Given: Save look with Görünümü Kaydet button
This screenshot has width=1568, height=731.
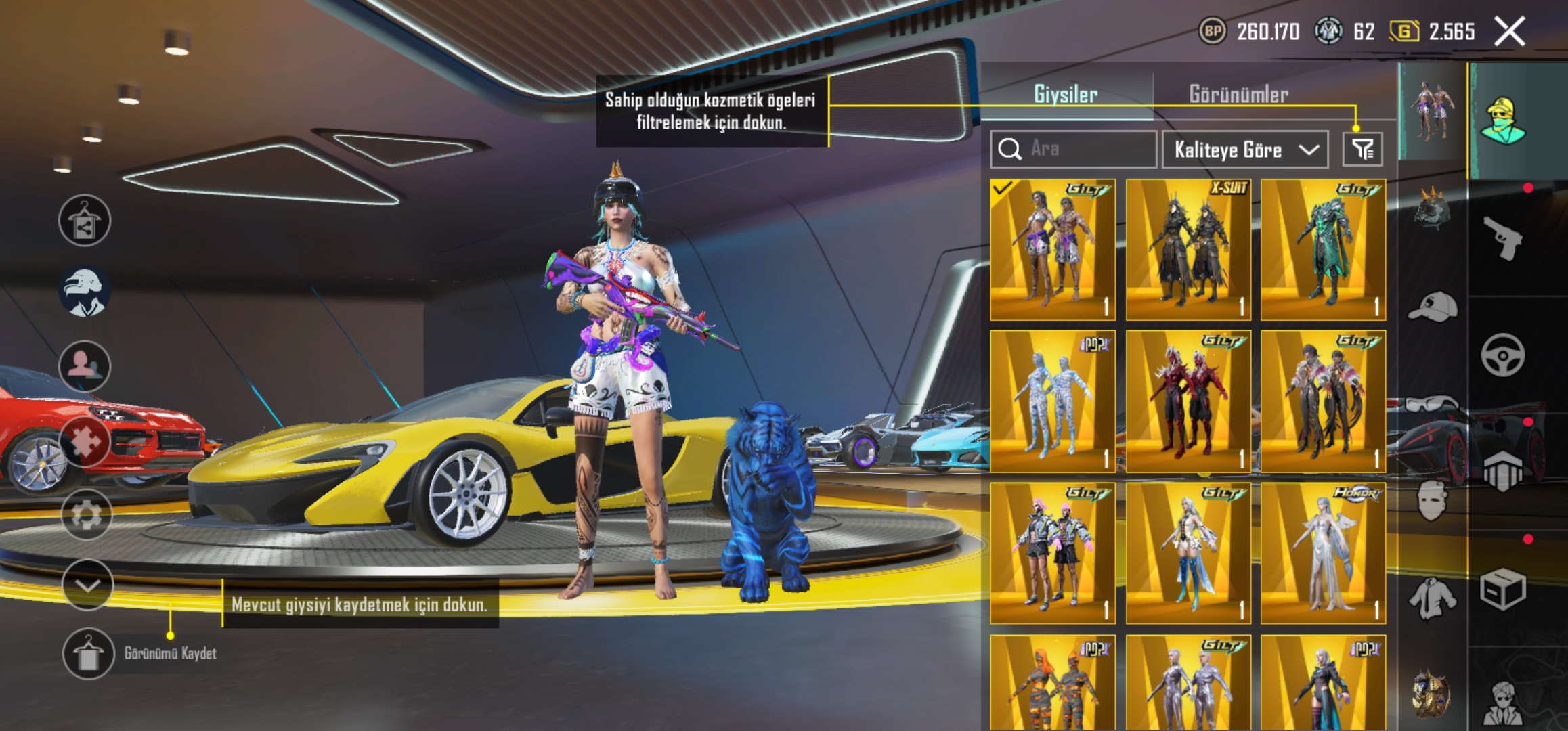Looking at the screenshot, I should [x=88, y=653].
